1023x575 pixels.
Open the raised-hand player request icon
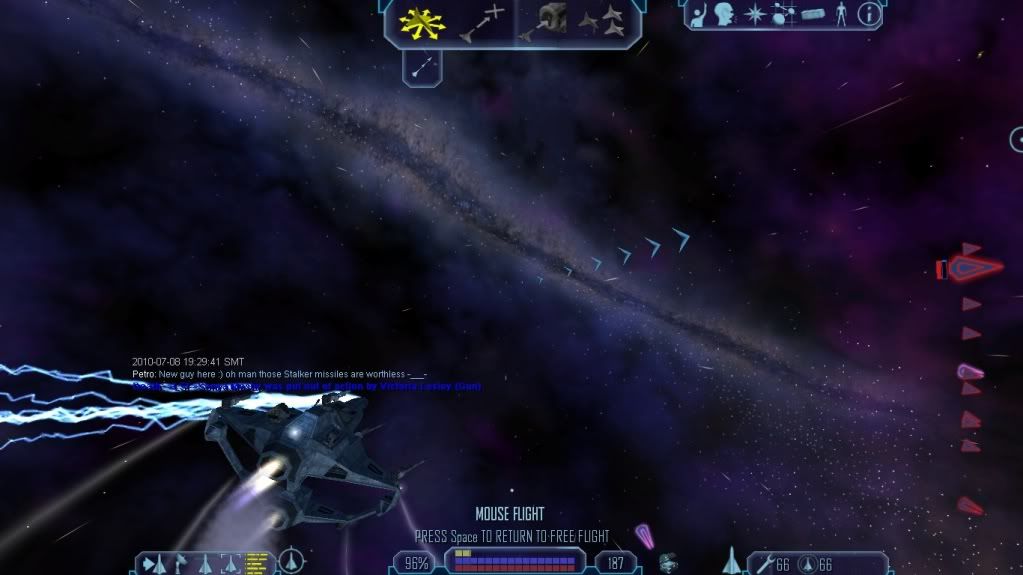(699, 14)
